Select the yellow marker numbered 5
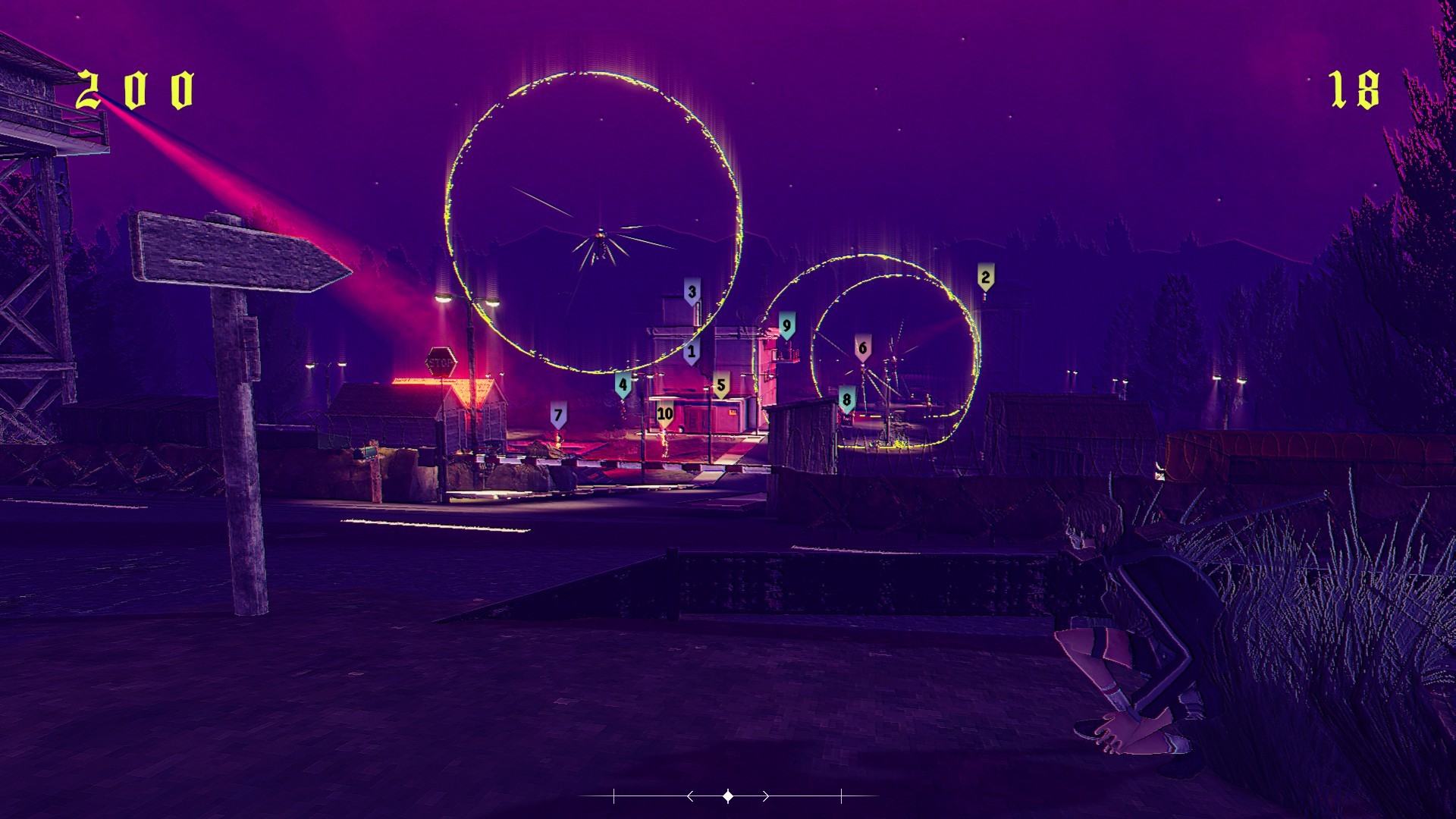The height and width of the screenshot is (819, 1456). [x=721, y=385]
